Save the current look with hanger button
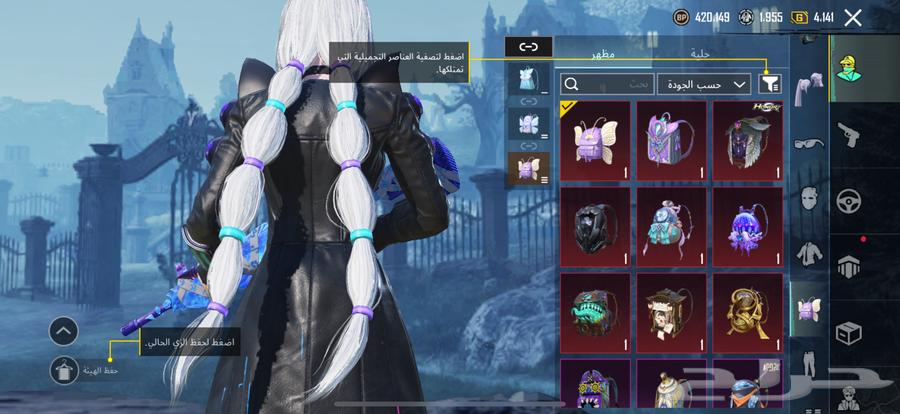The width and height of the screenshot is (900, 414). [x=63, y=370]
